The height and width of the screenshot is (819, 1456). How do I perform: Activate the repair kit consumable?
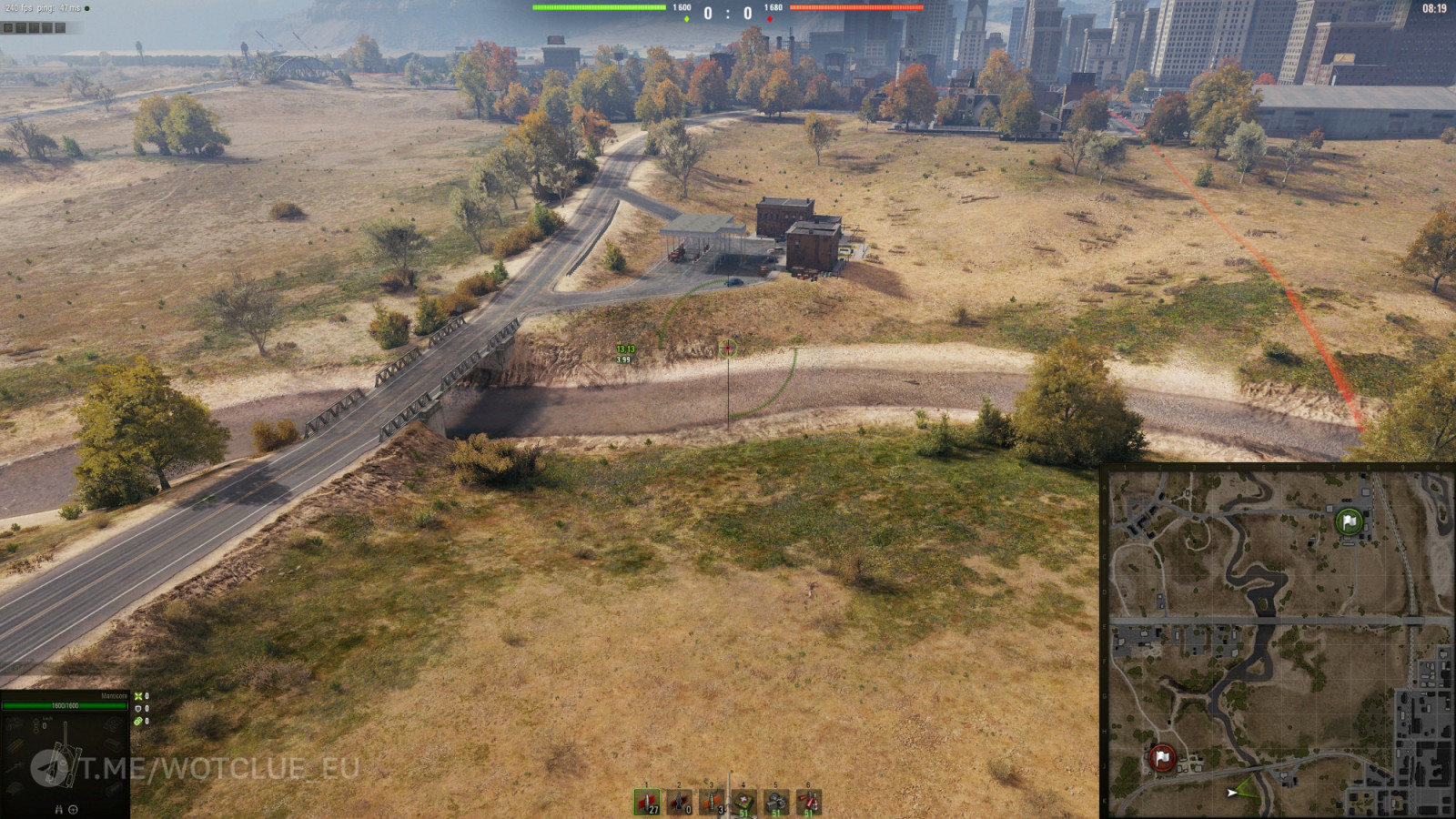(776, 803)
